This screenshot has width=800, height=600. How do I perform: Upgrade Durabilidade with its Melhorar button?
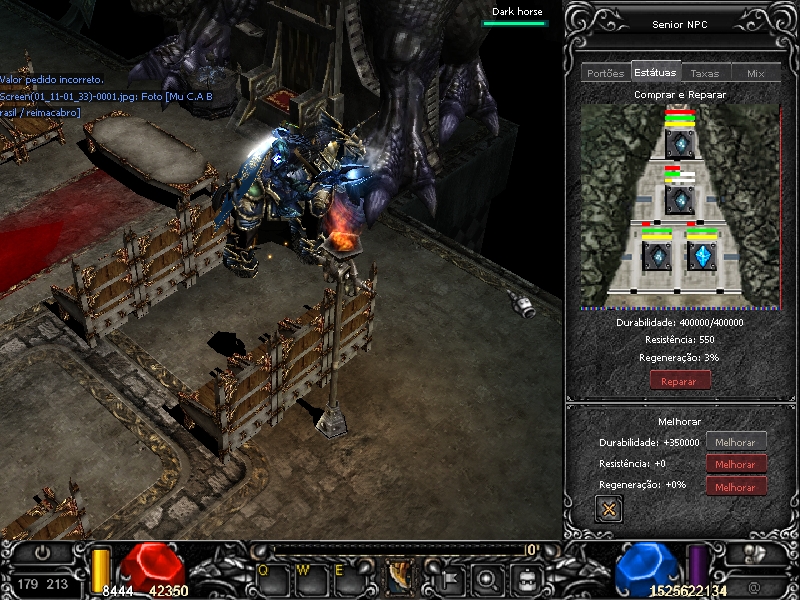736,442
